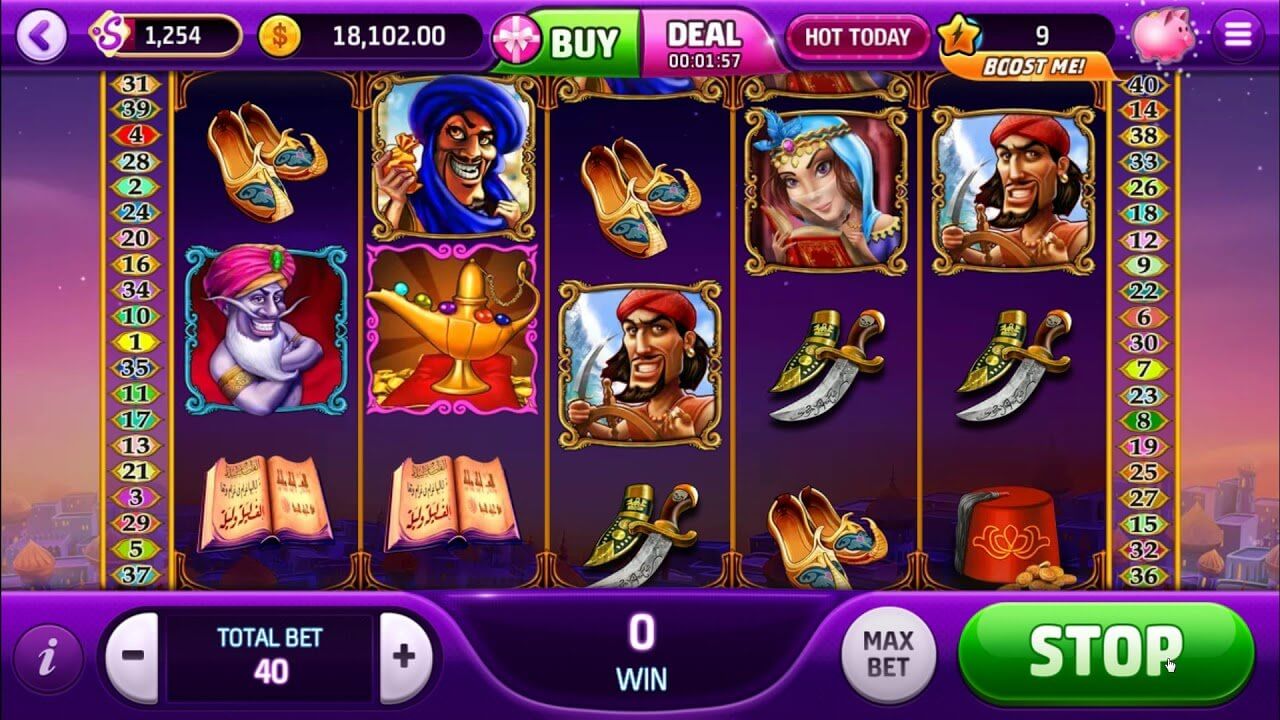The height and width of the screenshot is (720, 1280).
Task: Increase total bet with plus button
Action: pyautogui.click(x=404, y=656)
